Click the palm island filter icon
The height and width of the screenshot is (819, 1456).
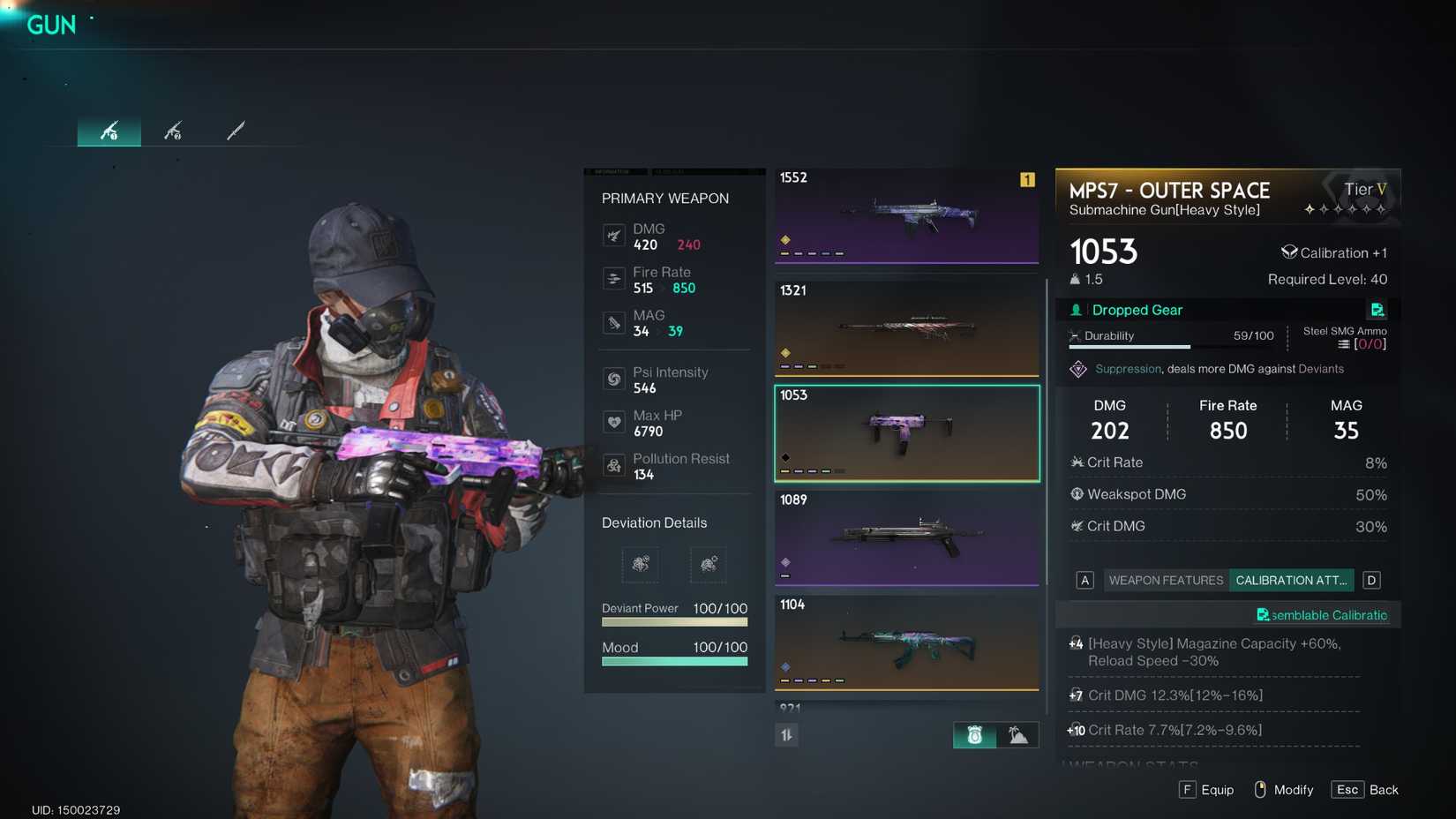tap(1017, 734)
